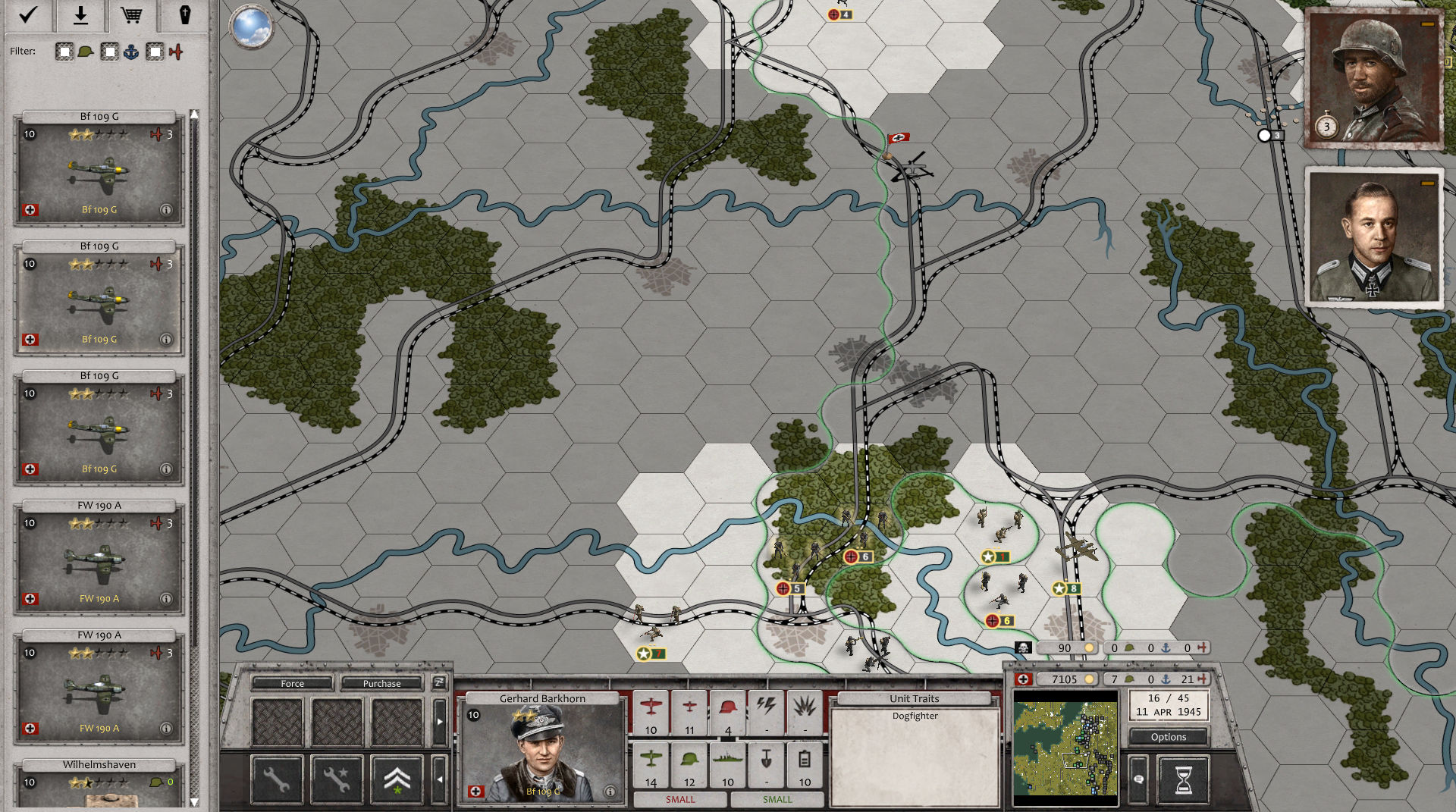The height and width of the screenshot is (812, 1456).
Task: Open the Options menu
Action: tap(1168, 736)
